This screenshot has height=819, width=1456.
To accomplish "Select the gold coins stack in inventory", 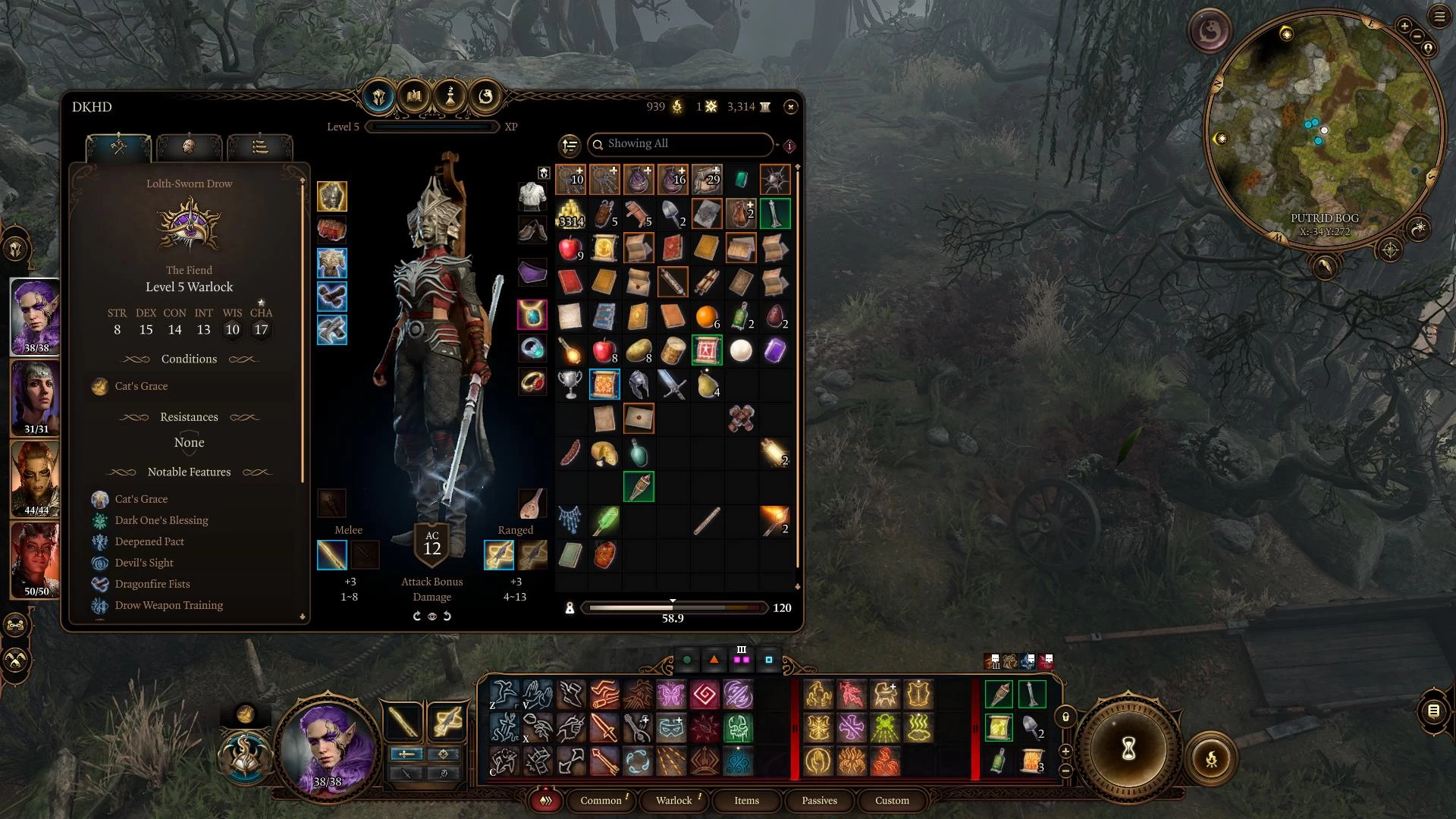I will pyautogui.click(x=570, y=214).
